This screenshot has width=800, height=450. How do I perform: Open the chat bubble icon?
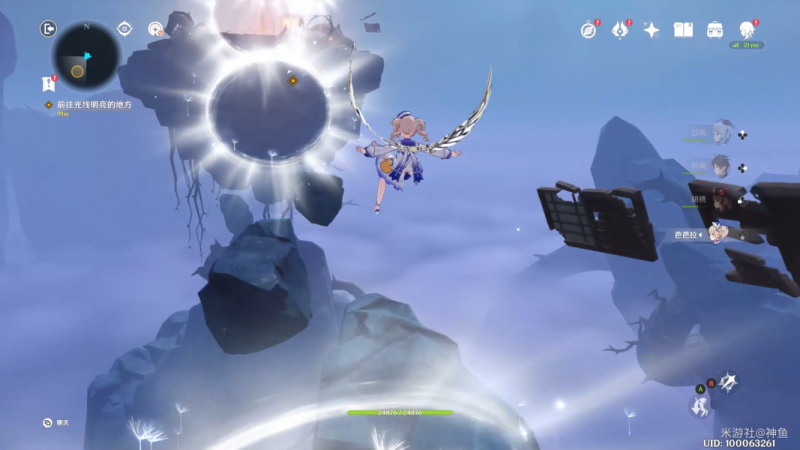(x=48, y=422)
